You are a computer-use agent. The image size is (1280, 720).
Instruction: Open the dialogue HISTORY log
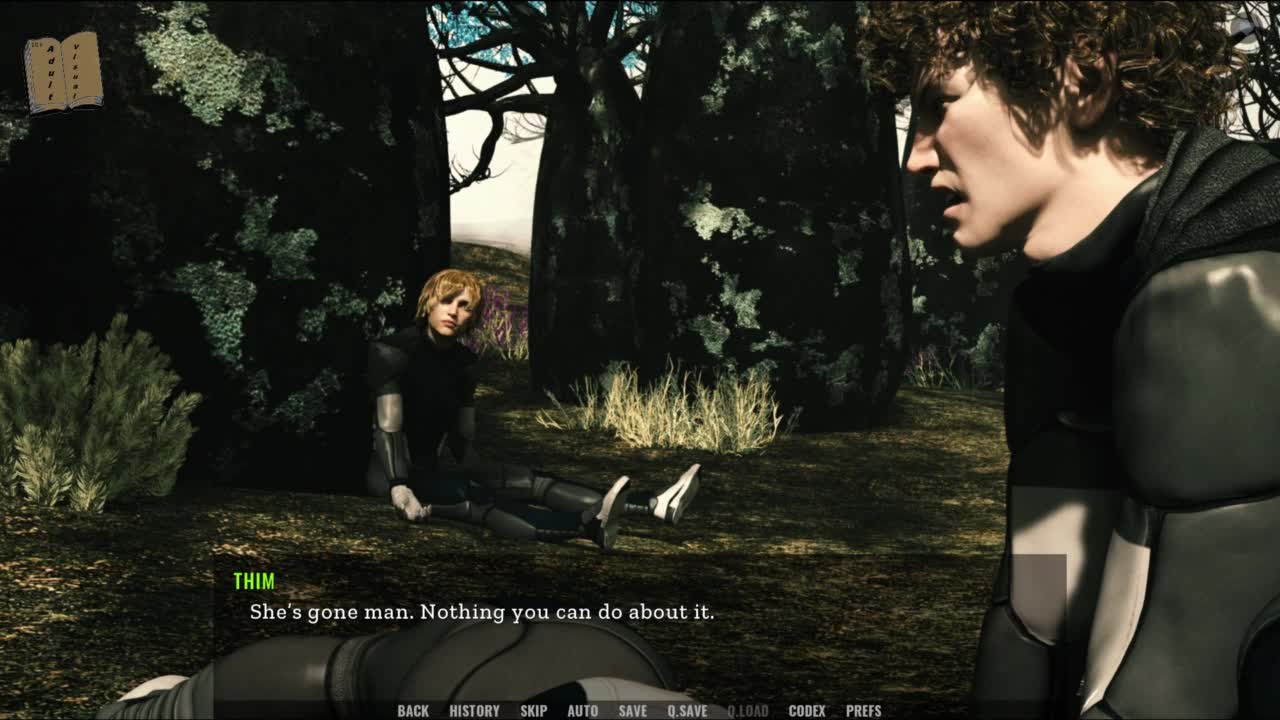[474, 711]
